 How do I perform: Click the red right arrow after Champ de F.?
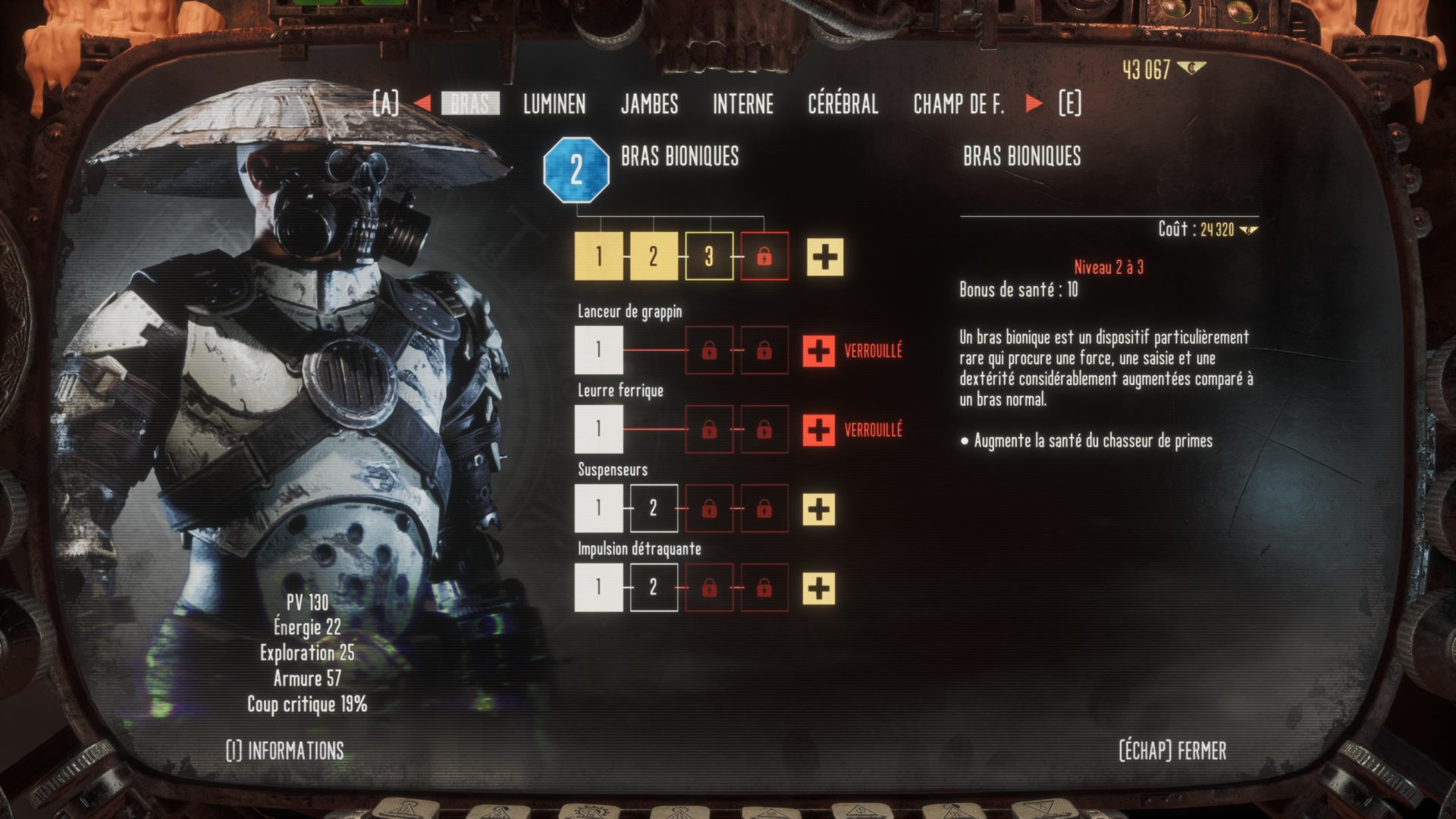pos(1034,103)
